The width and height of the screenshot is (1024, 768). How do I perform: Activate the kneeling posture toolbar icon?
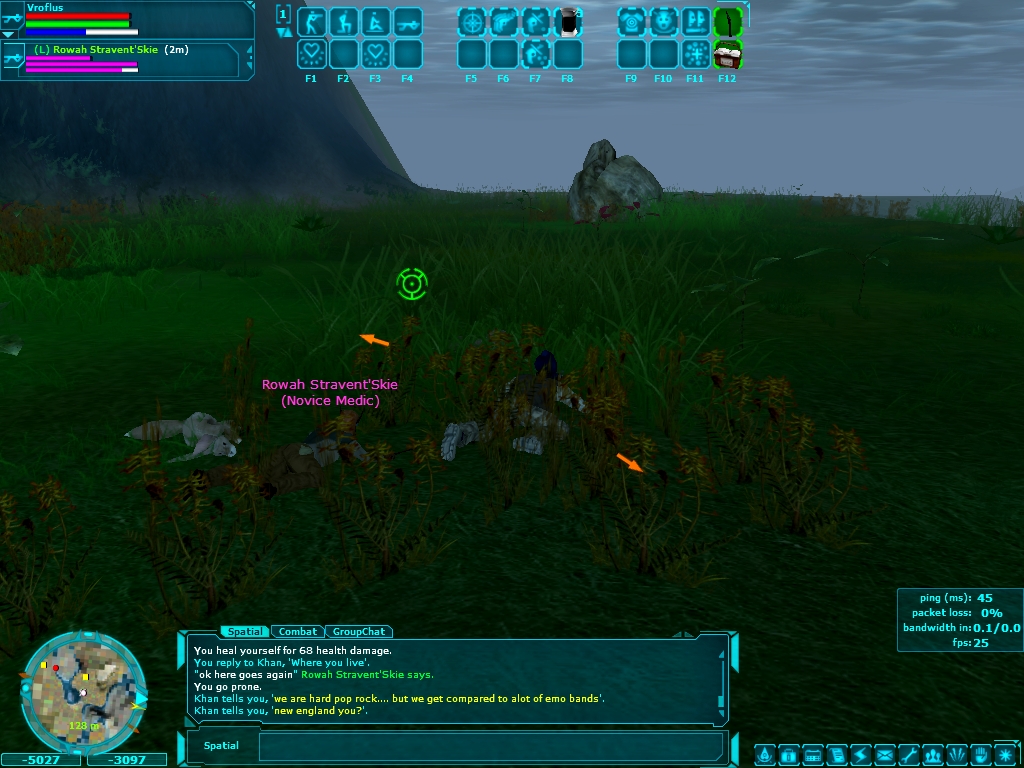click(343, 21)
